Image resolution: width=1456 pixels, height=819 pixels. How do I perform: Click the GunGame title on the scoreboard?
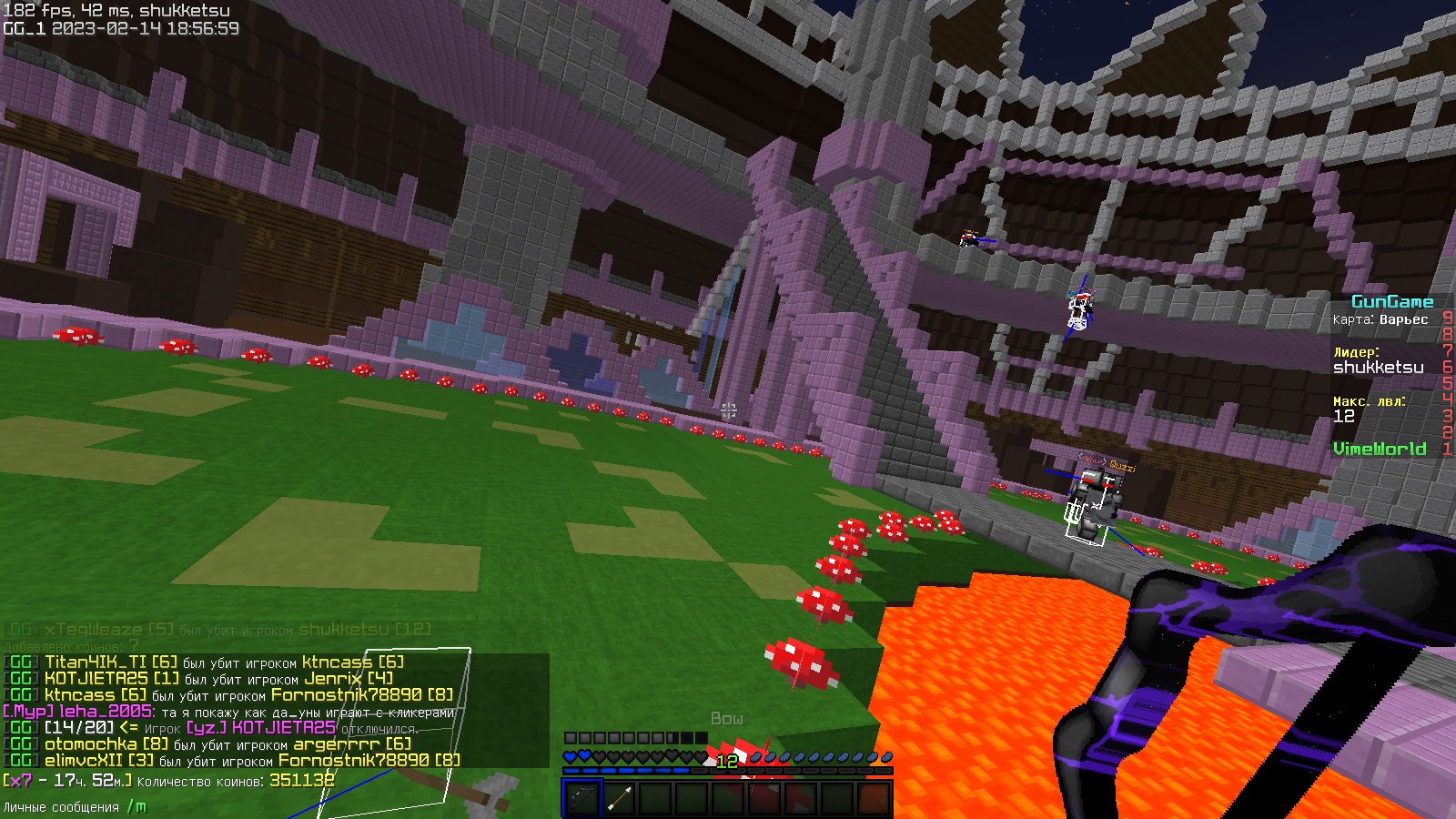(1392, 300)
